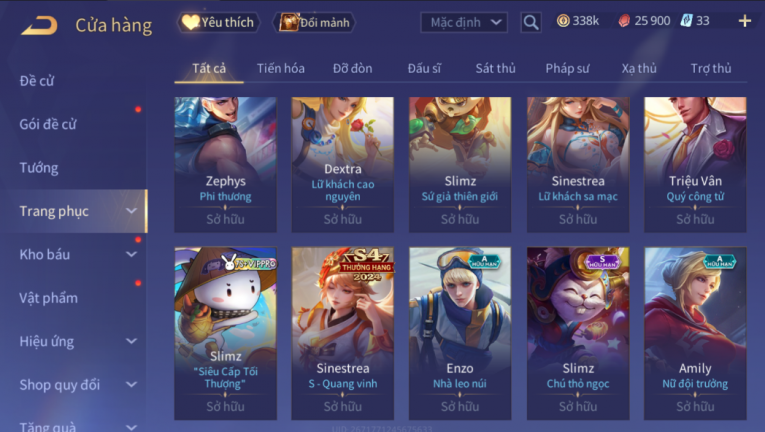The image size is (765, 432).
Task: Show Đỡ đòn class skins
Action: [x=353, y=68]
